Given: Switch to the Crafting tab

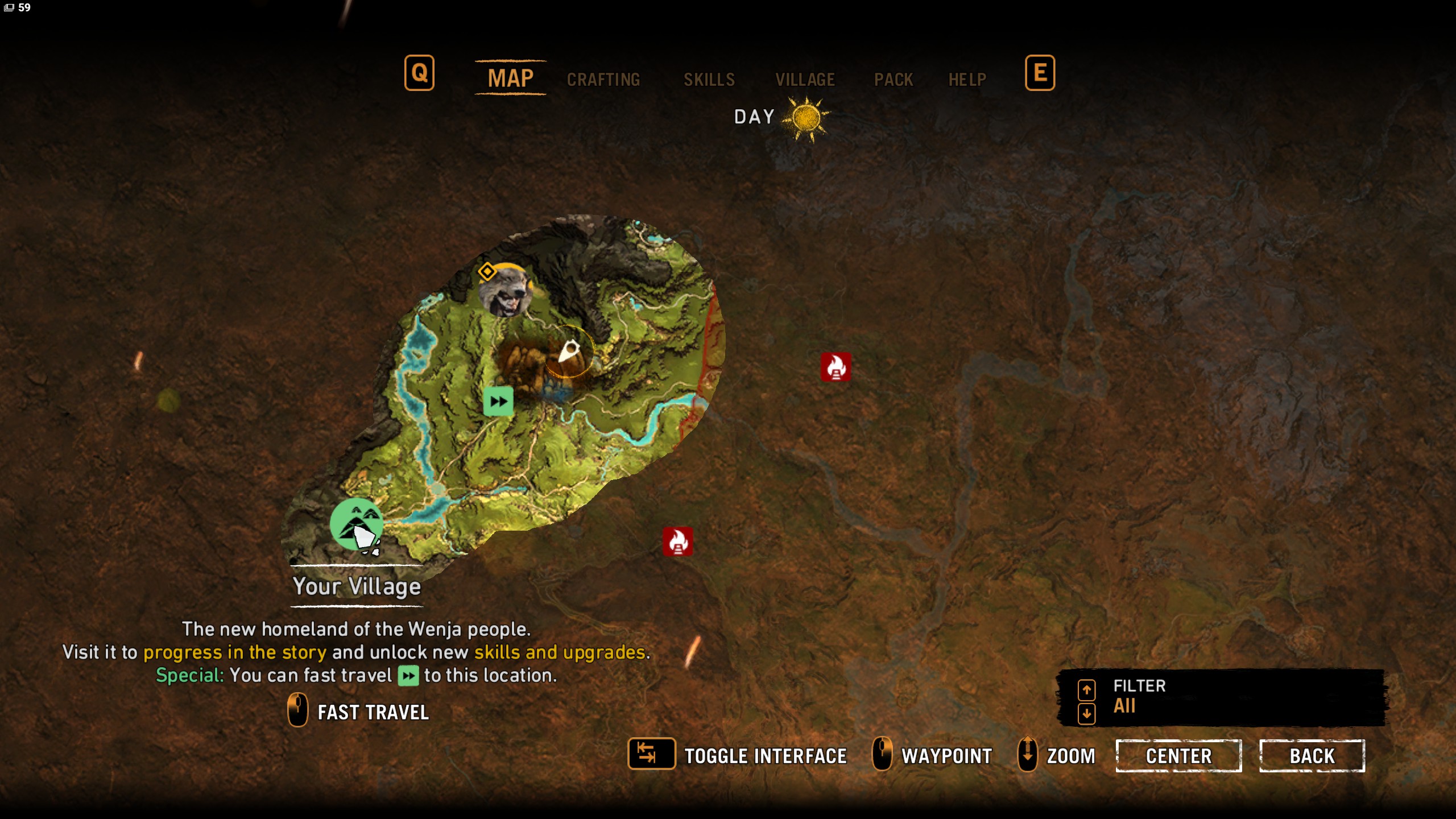Looking at the screenshot, I should pyautogui.click(x=603, y=79).
